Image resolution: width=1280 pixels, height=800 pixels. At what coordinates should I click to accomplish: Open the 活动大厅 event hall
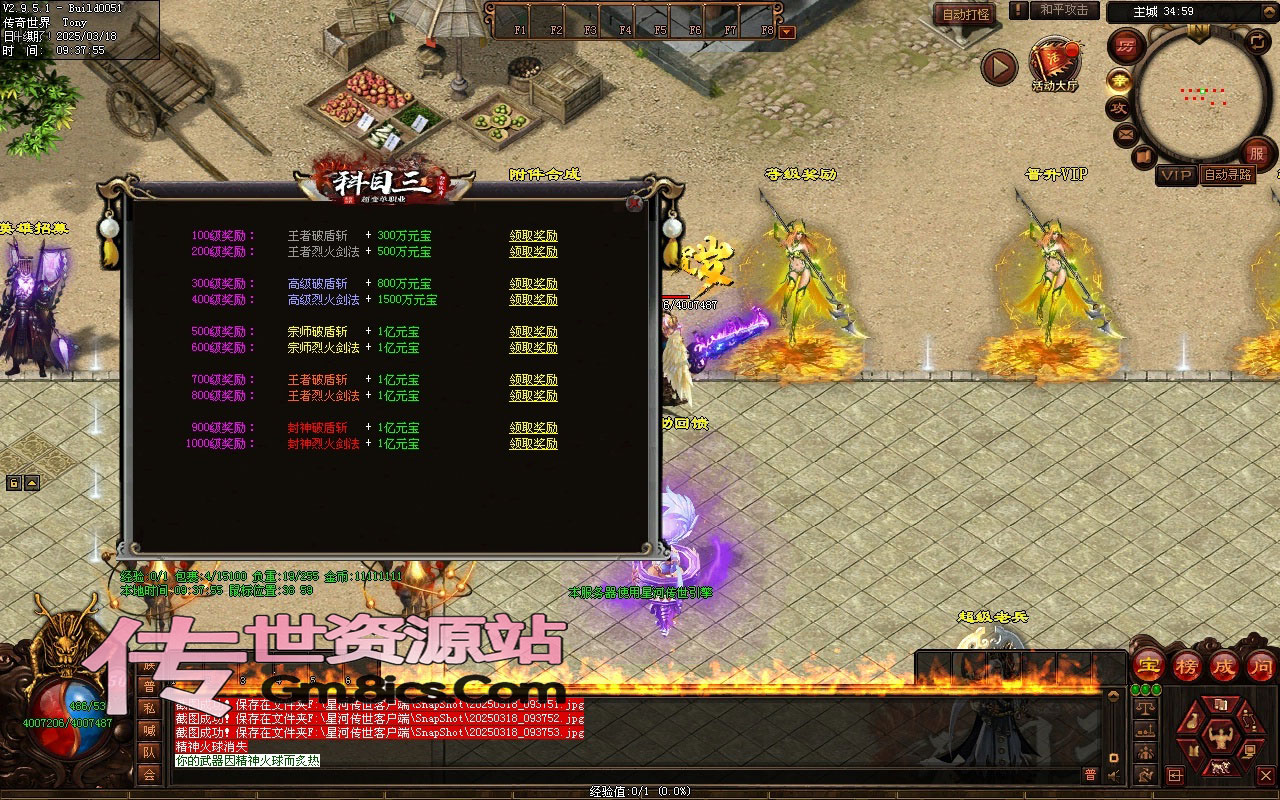pyautogui.click(x=1054, y=64)
